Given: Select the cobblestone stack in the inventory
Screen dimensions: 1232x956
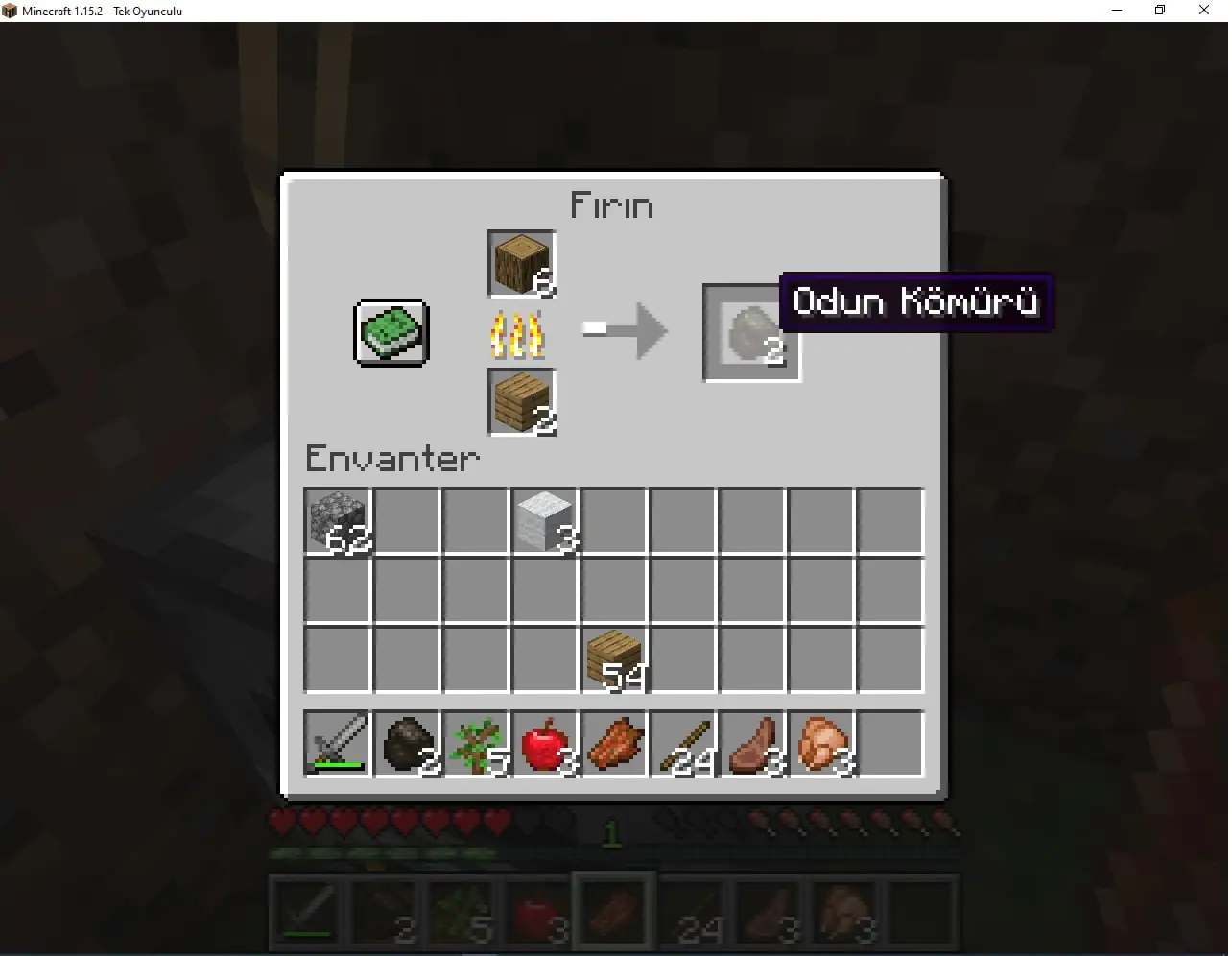Looking at the screenshot, I should click(x=338, y=521).
